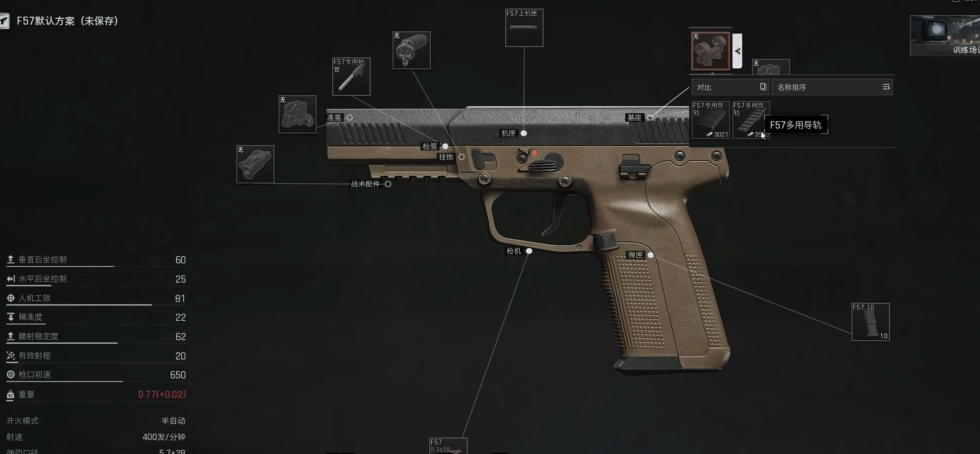Choose the F57专用导轨 rail option
This screenshot has height=454, width=980.
[x=710, y=120]
